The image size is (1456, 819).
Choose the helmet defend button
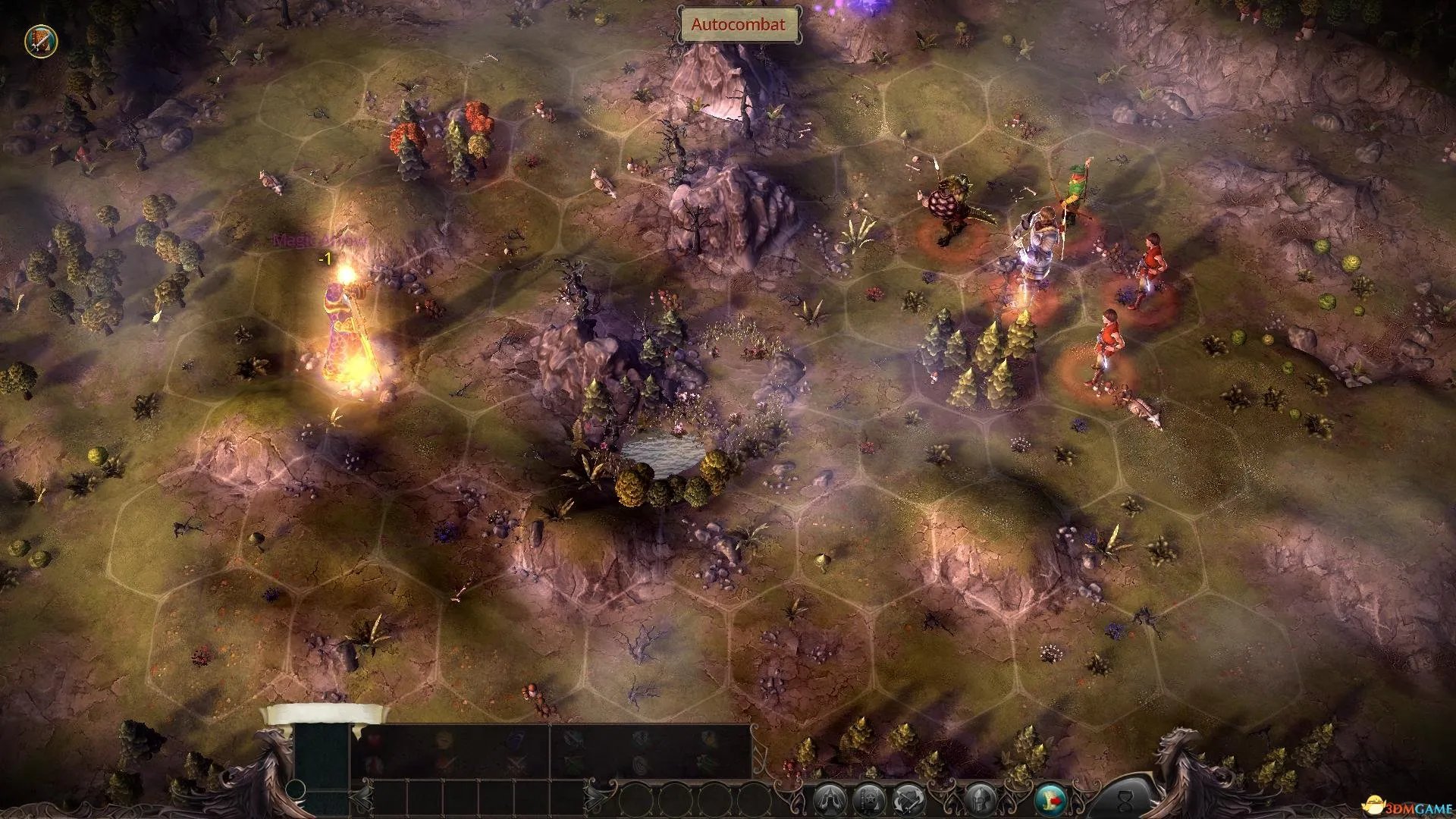click(980, 799)
